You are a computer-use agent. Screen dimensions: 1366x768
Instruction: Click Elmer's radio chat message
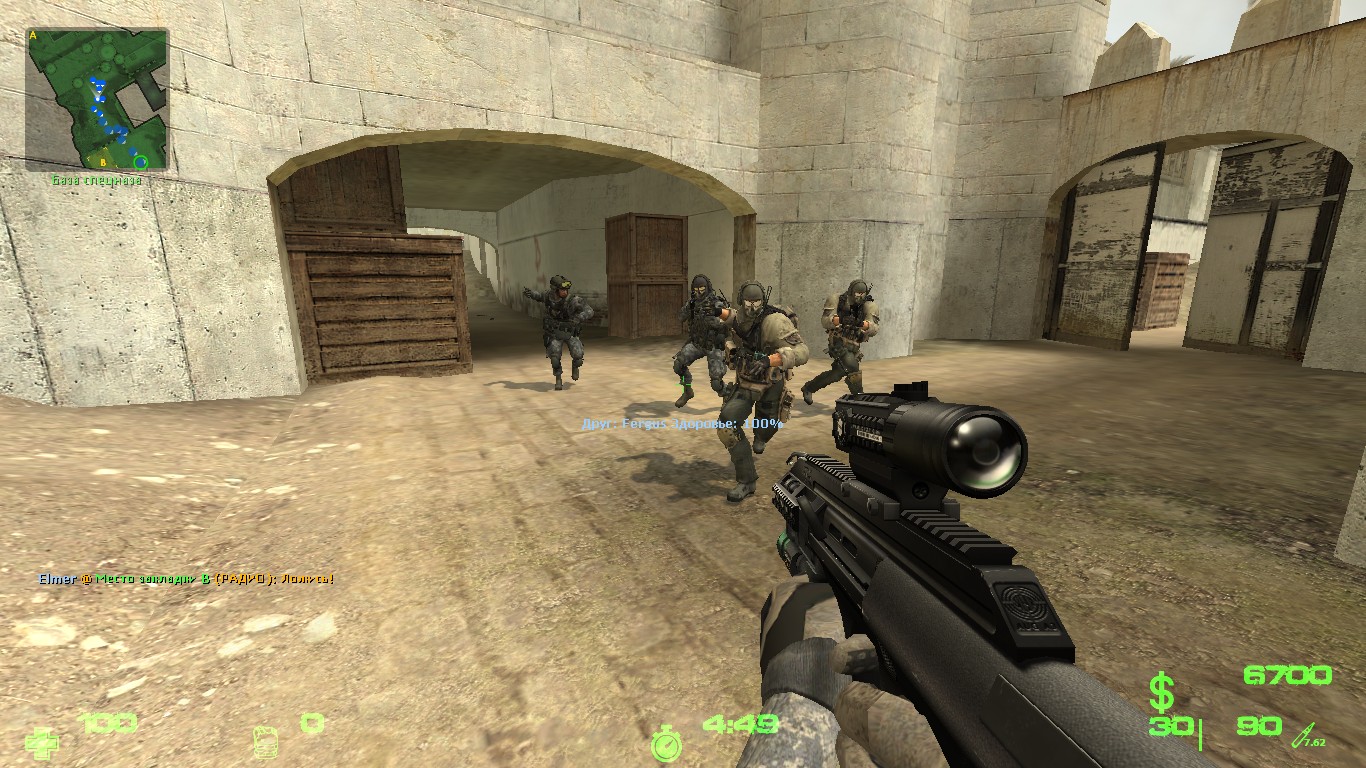(186, 579)
